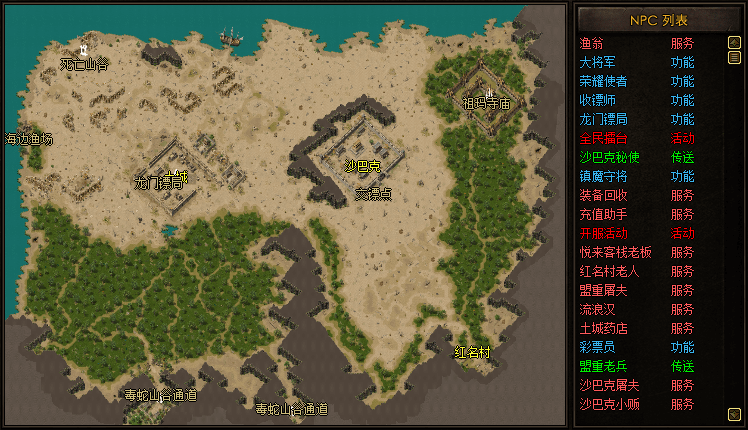The image size is (748, 430).
Task: Click the NPC list scroll-down arrow
Action: point(734,412)
